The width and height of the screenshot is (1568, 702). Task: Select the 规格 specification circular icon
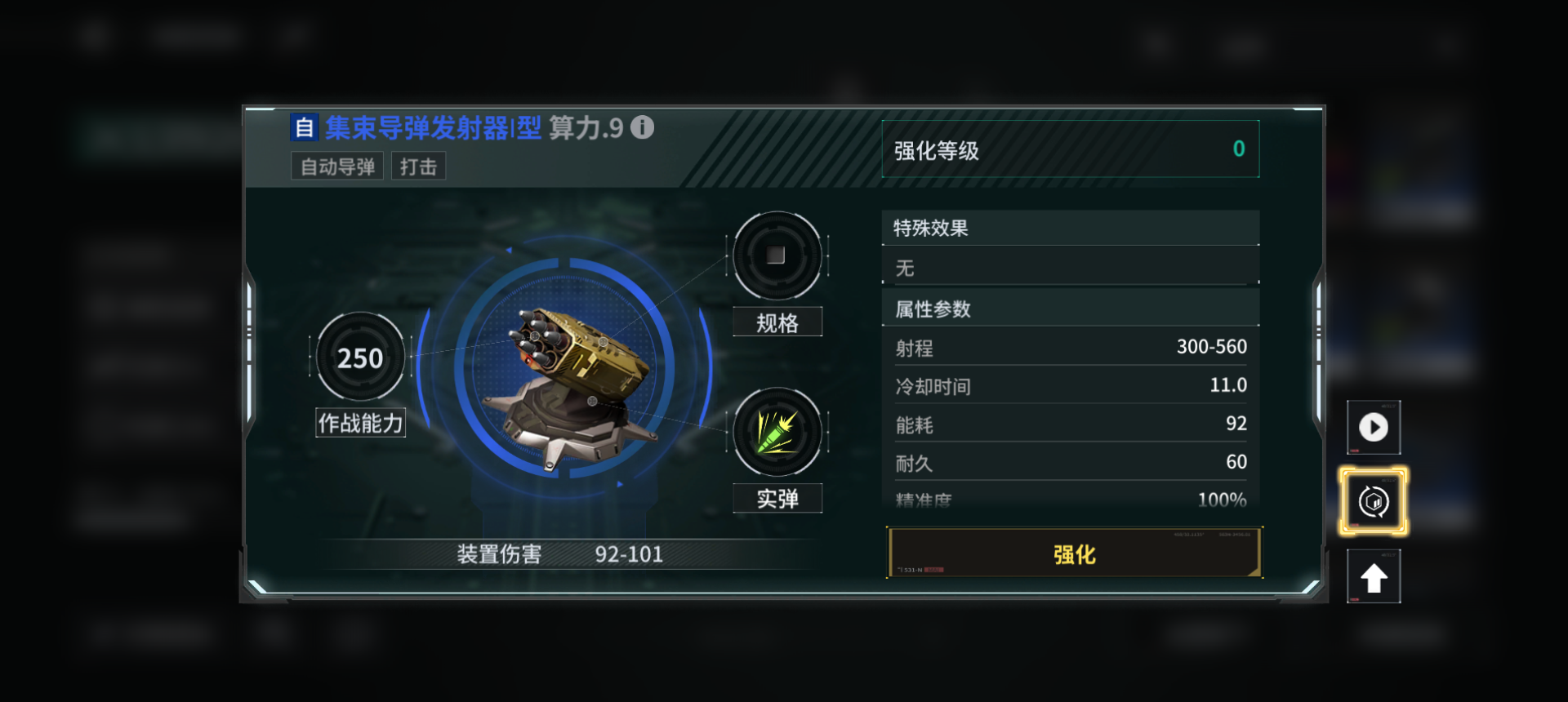(777, 257)
